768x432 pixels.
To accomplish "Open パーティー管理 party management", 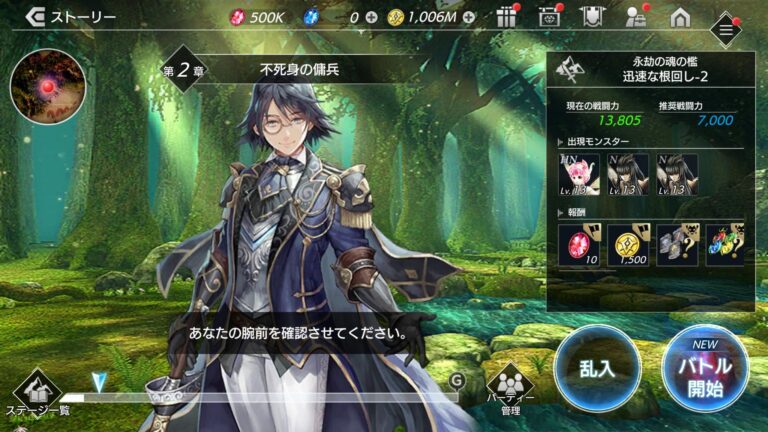I will 510,387.
